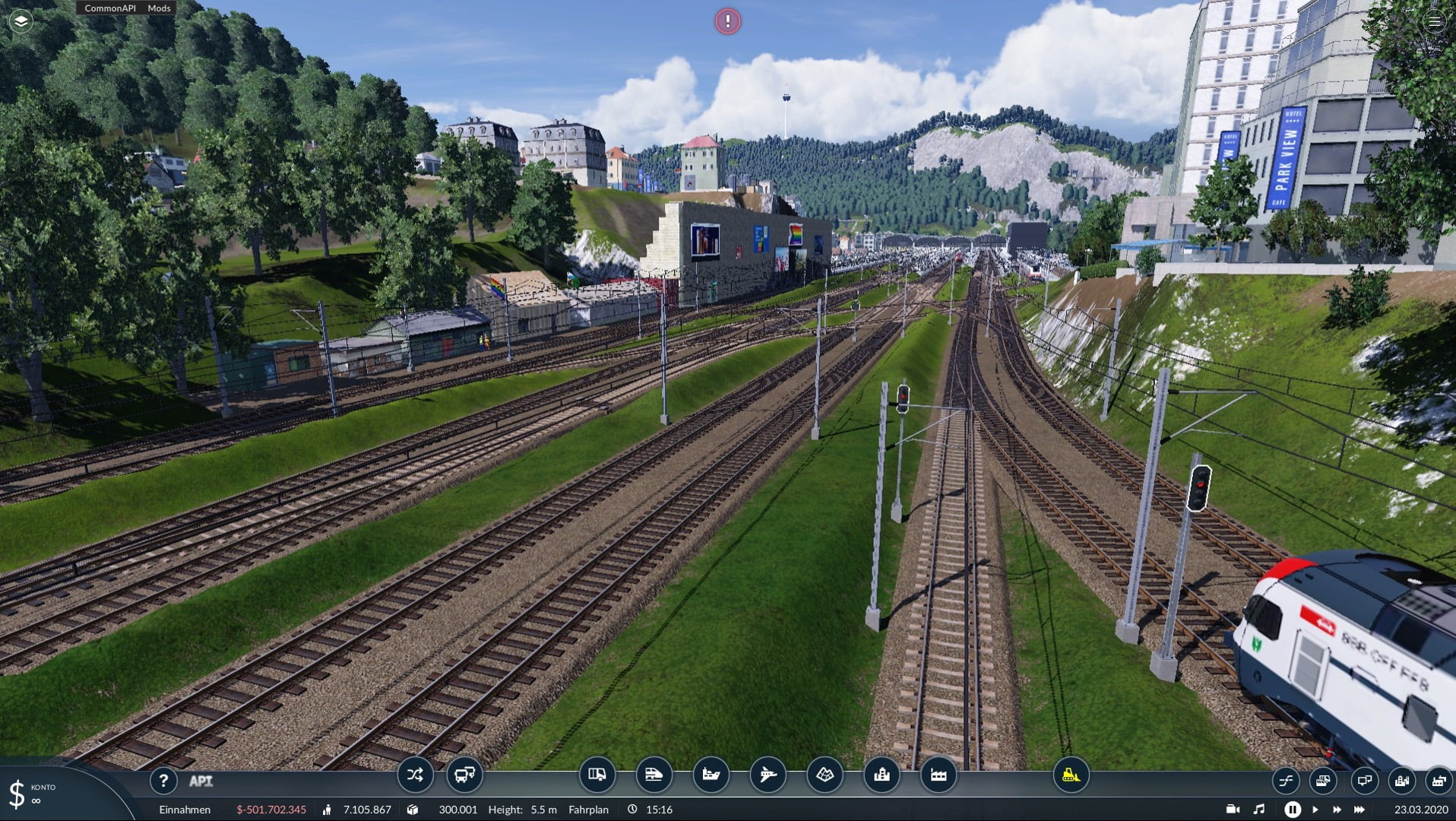1456x821 pixels.
Task: Open the Fahrplan timetable window
Action: [x=588, y=810]
